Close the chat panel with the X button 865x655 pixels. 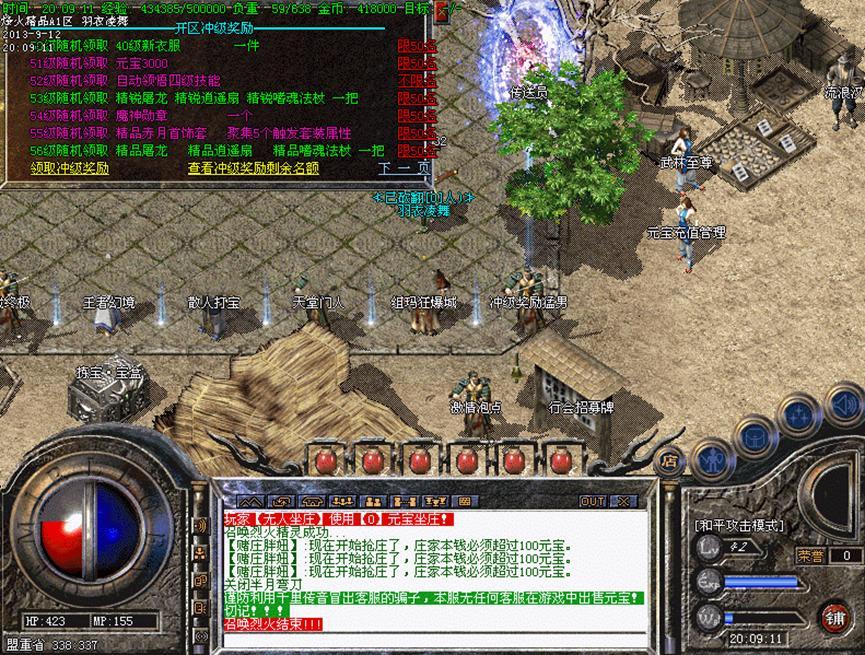click(623, 500)
